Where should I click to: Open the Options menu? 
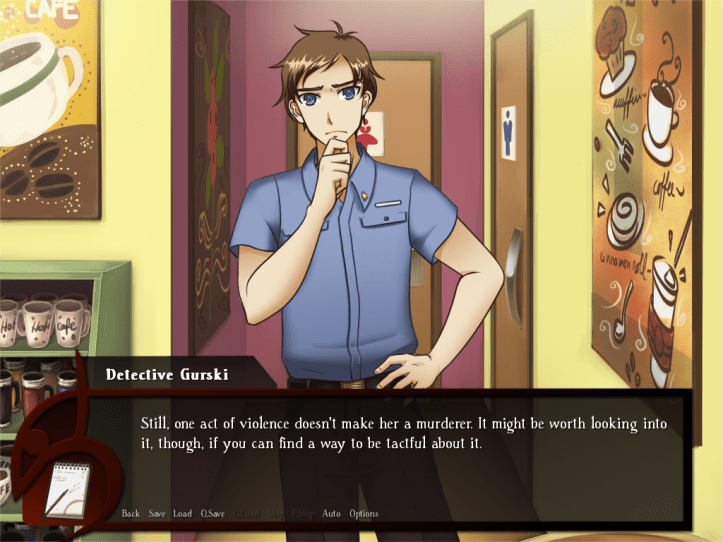click(x=364, y=514)
